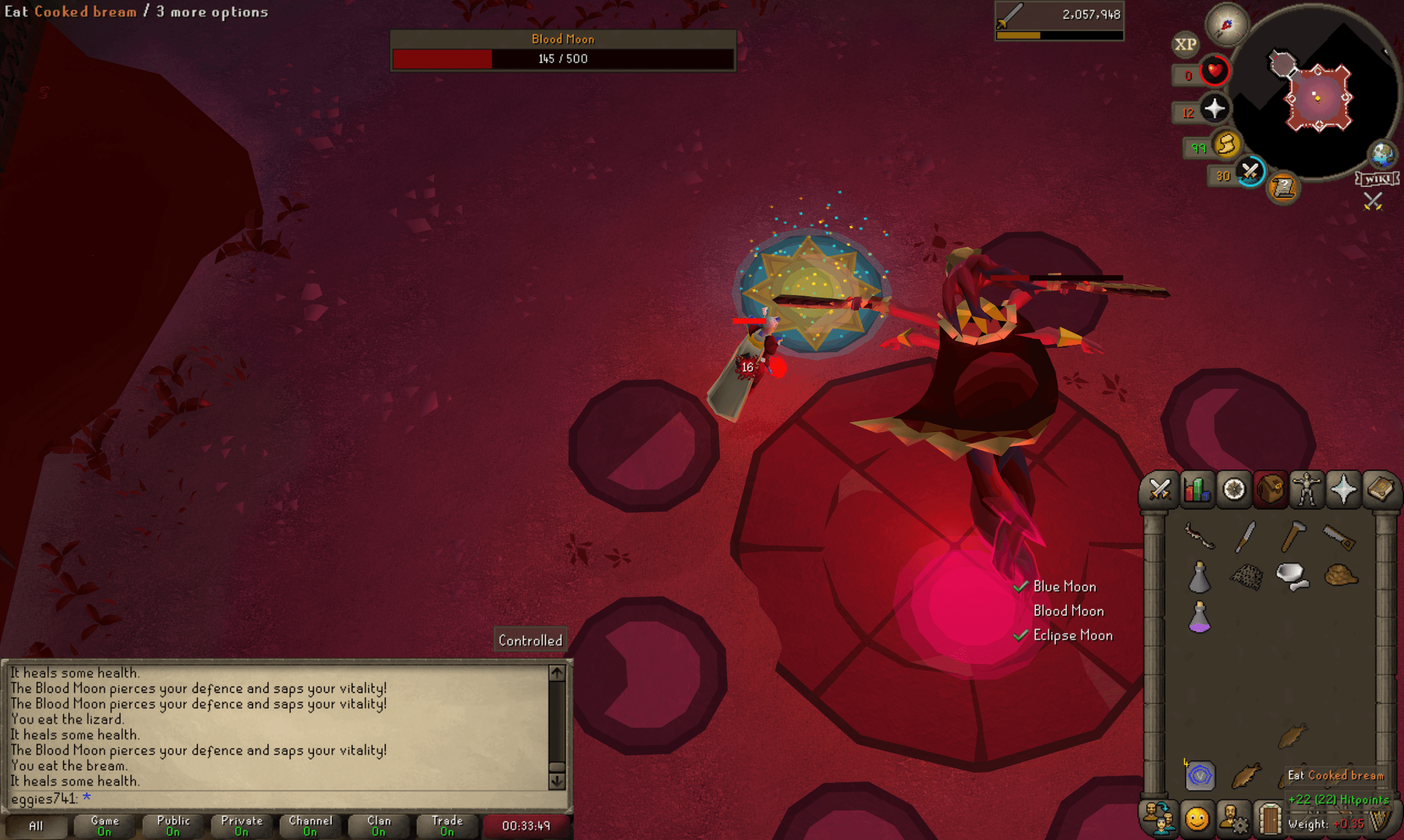
Task: Activate quick prayers via the prayer orb
Action: tap(1214, 108)
